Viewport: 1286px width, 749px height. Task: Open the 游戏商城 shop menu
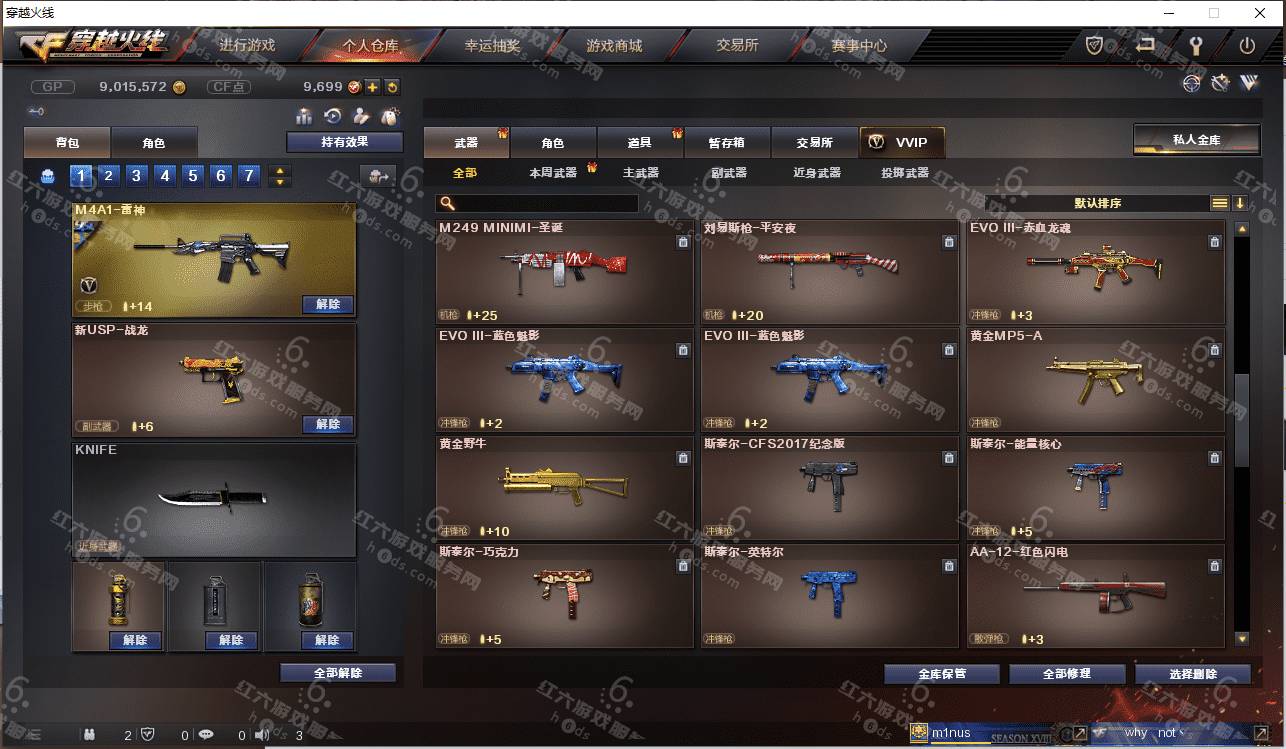(614, 46)
